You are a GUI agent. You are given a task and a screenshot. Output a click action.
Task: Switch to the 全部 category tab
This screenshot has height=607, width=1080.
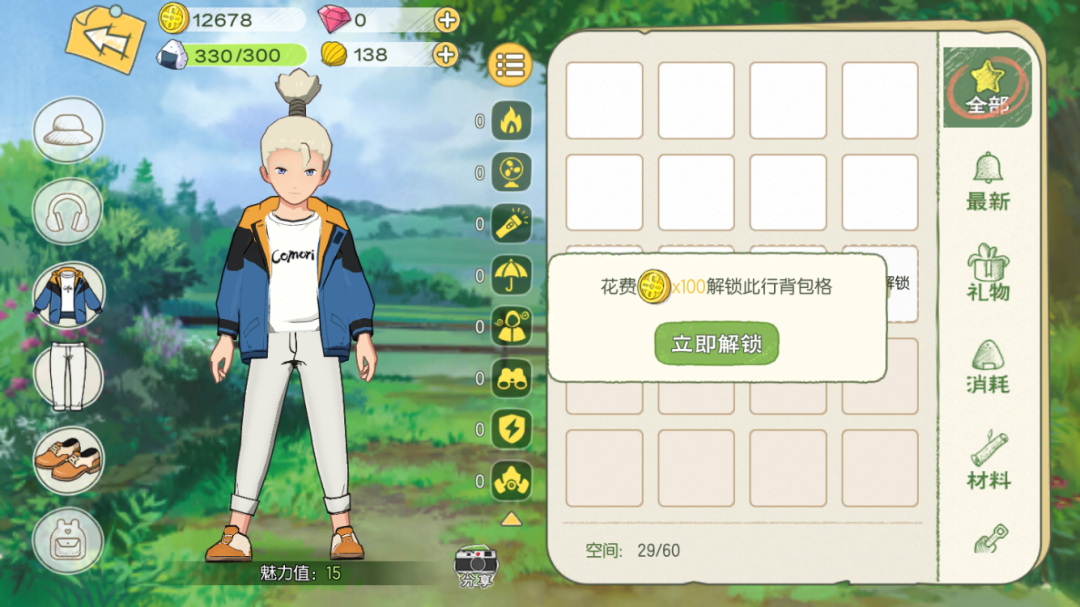coord(987,87)
